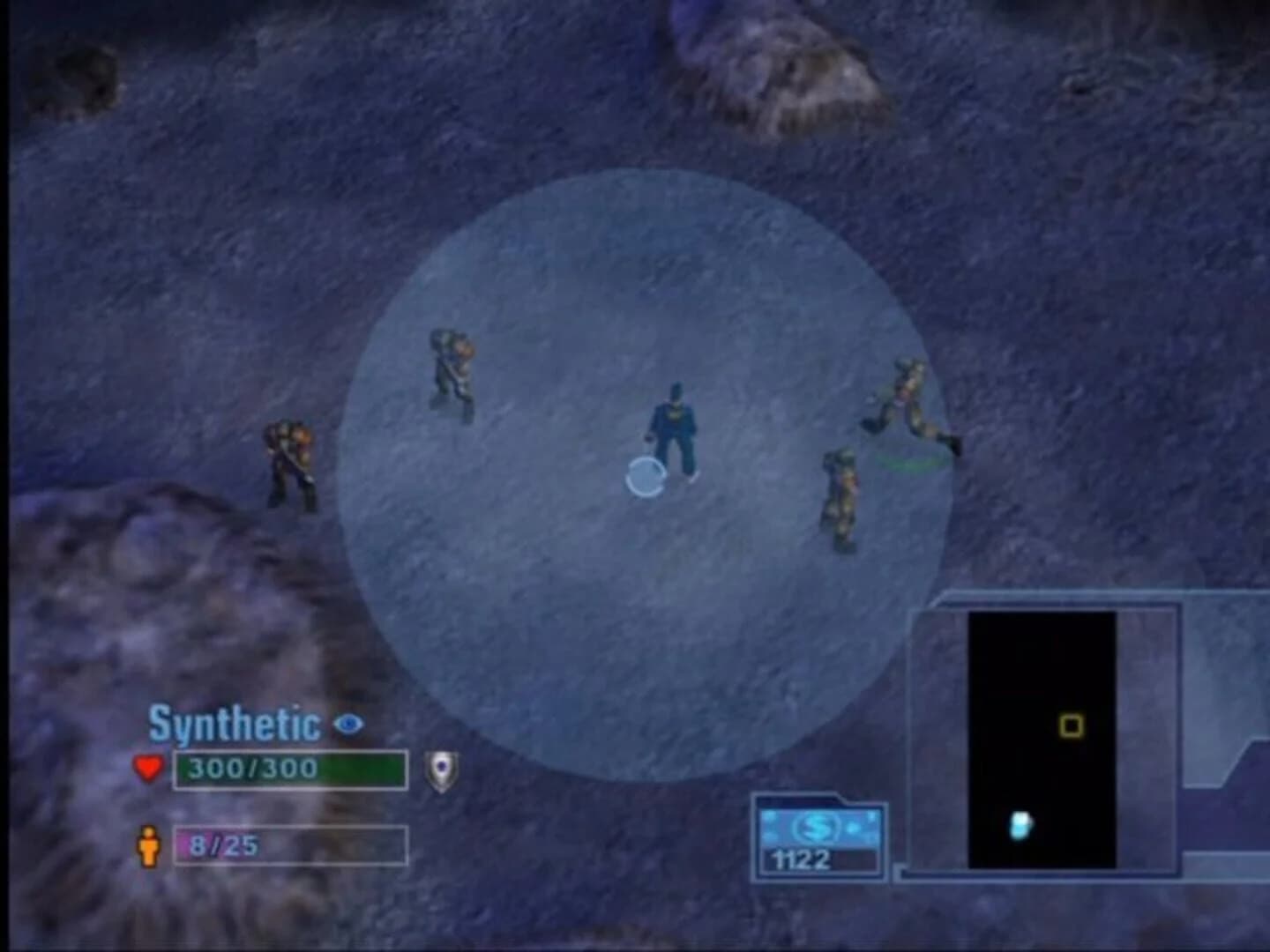The height and width of the screenshot is (952, 1270).
Task: Click the Synthetic name label
Action: (233, 723)
